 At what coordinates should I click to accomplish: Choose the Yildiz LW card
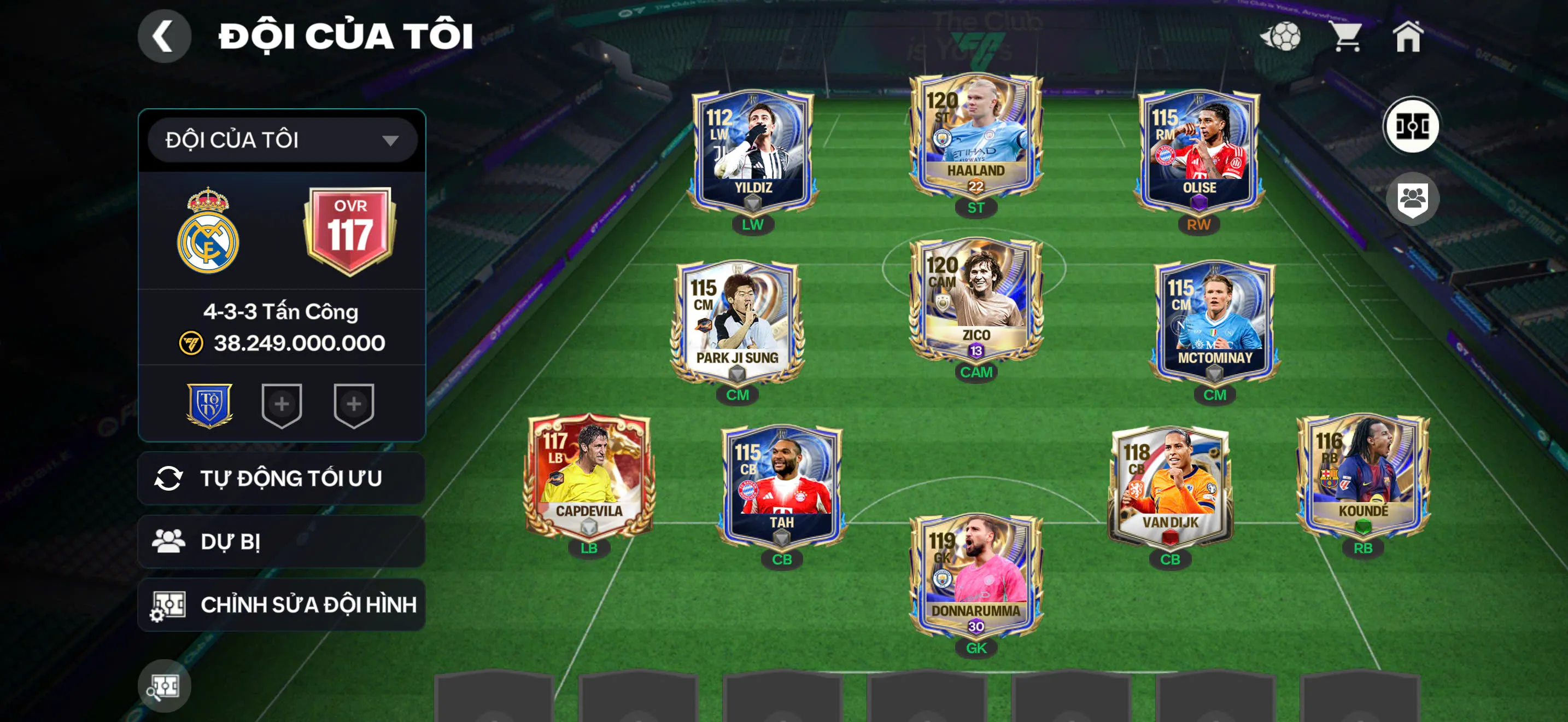click(x=752, y=152)
